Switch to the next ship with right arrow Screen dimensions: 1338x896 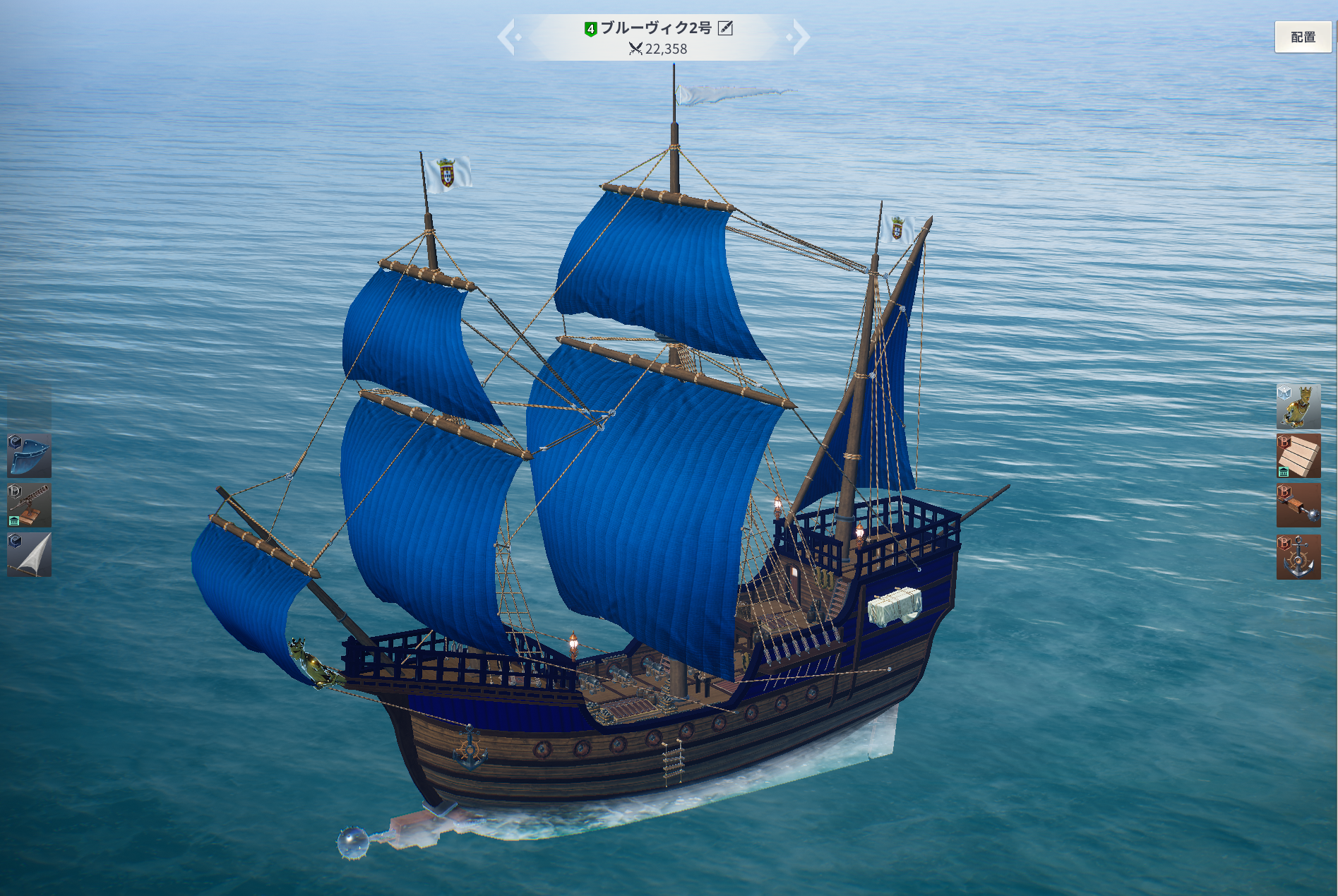pyautogui.click(x=799, y=37)
